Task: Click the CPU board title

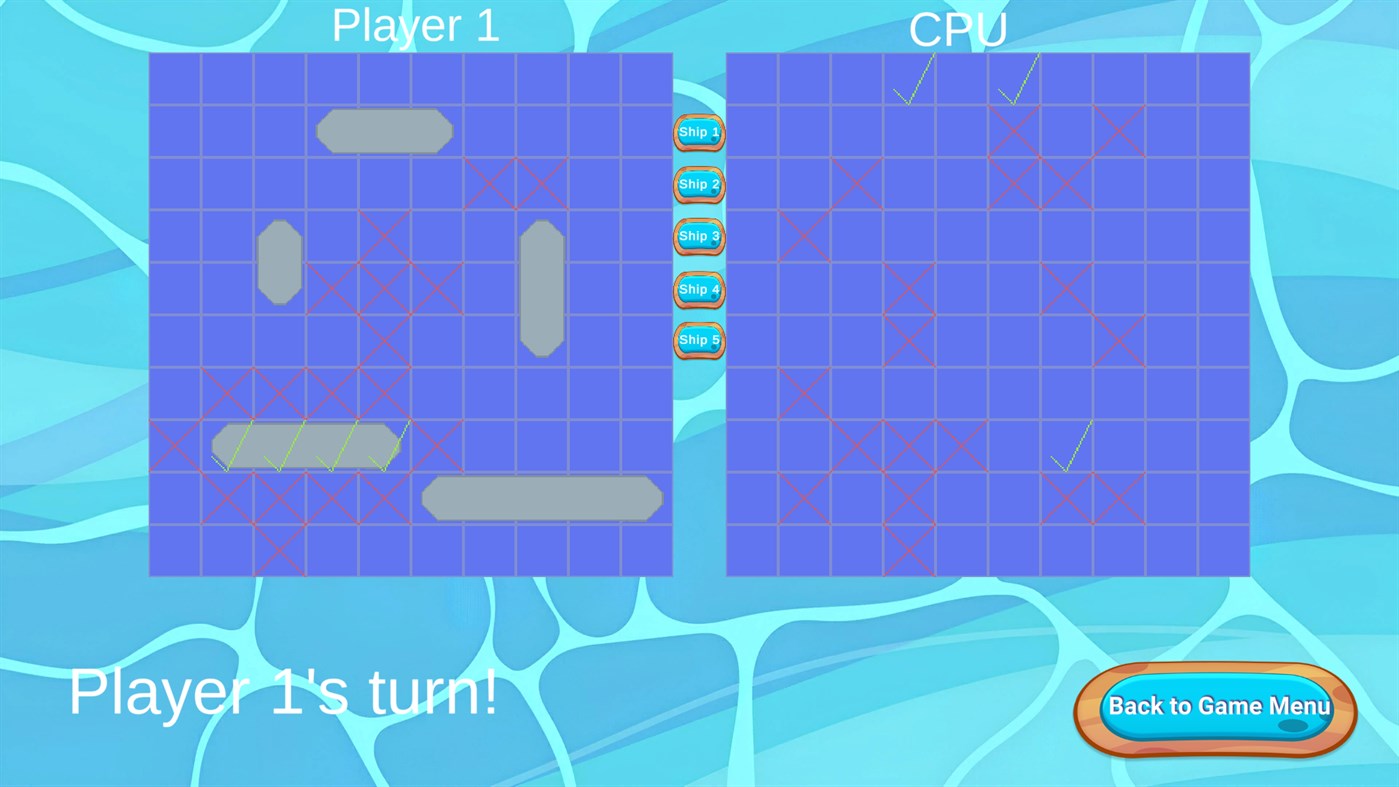Action: point(958,30)
